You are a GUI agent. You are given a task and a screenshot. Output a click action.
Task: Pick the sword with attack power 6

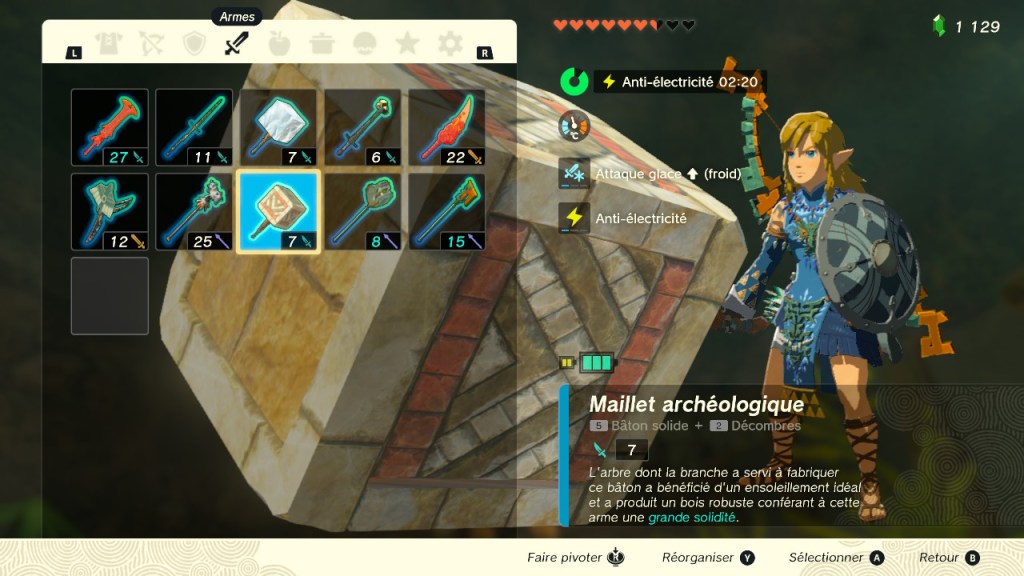click(363, 127)
